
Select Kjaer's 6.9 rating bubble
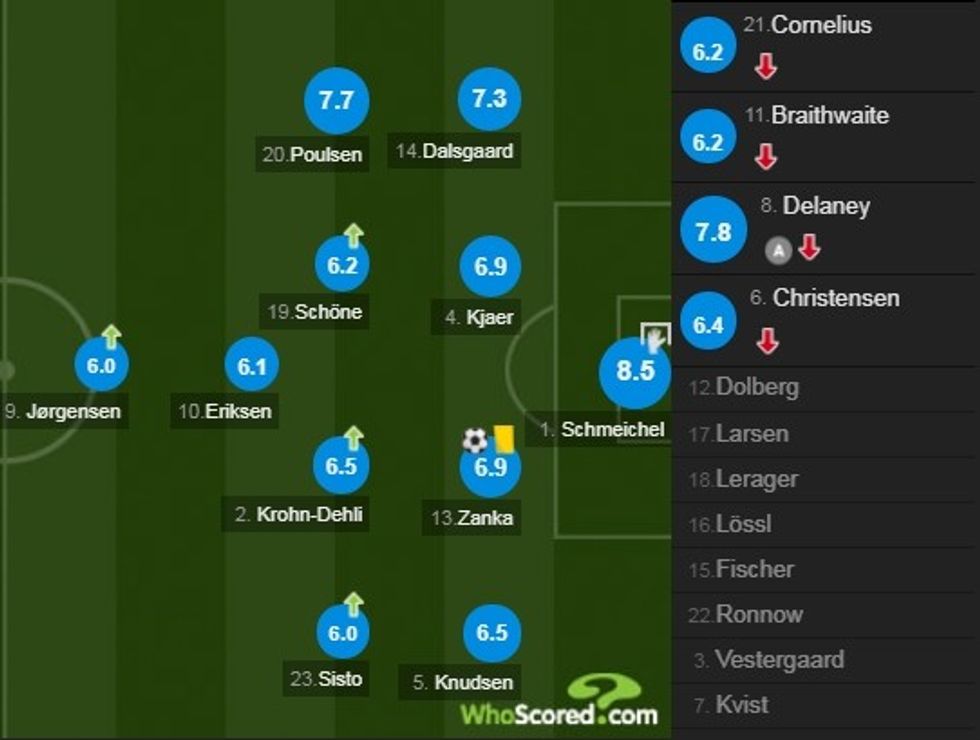[x=490, y=267]
